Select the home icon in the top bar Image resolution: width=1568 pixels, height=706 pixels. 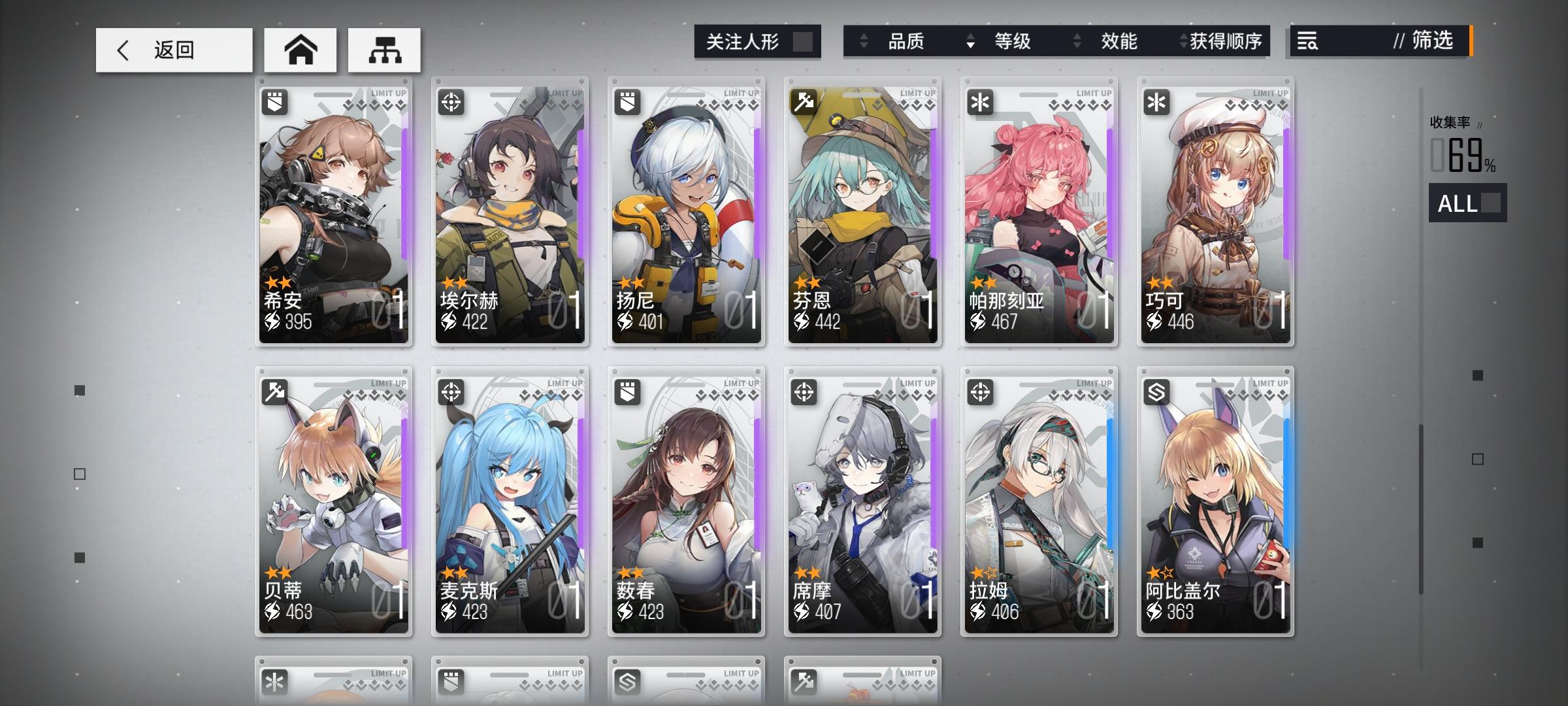point(300,49)
